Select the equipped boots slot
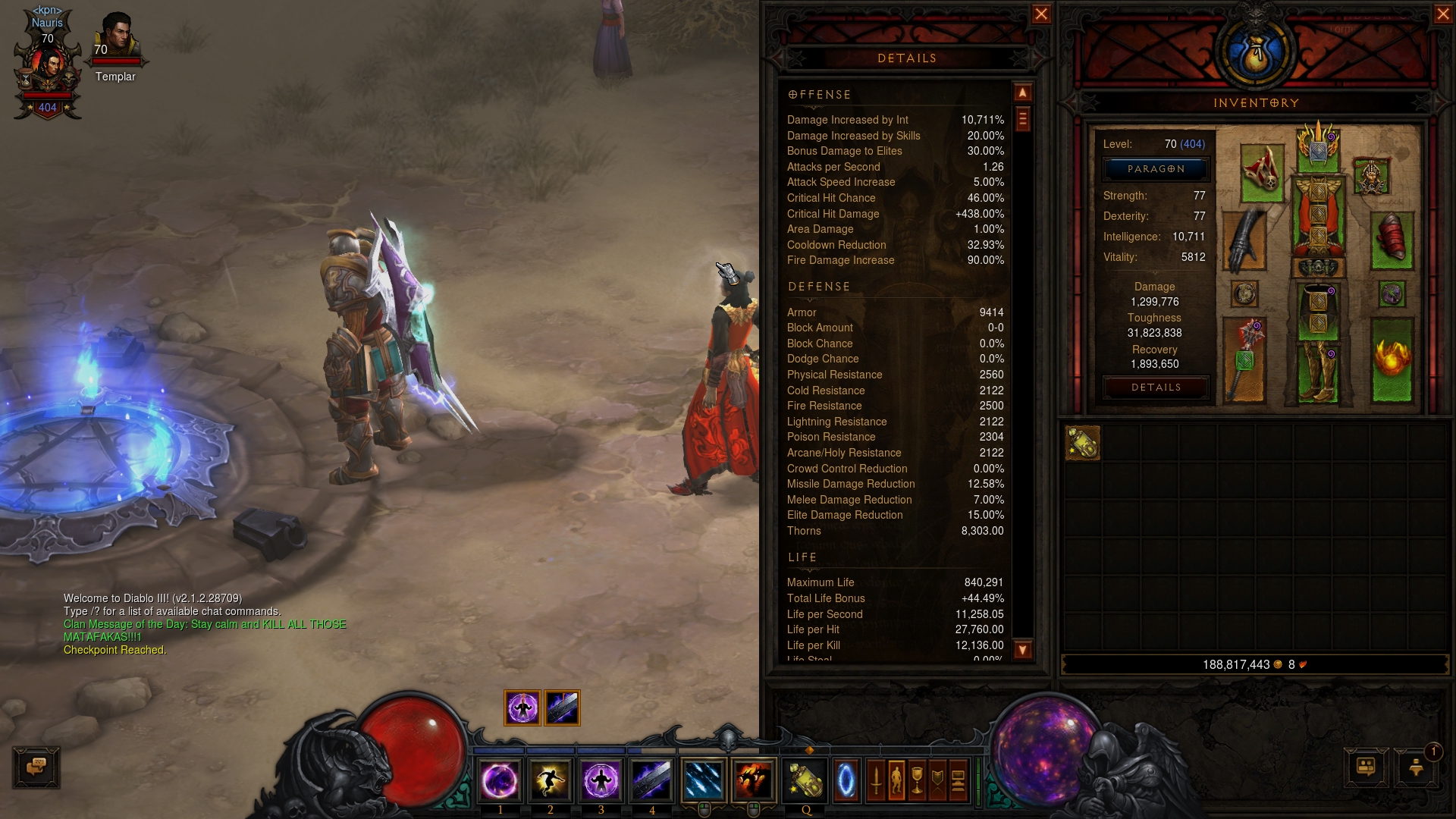Viewport: 1456px width, 819px height. coord(1318,372)
